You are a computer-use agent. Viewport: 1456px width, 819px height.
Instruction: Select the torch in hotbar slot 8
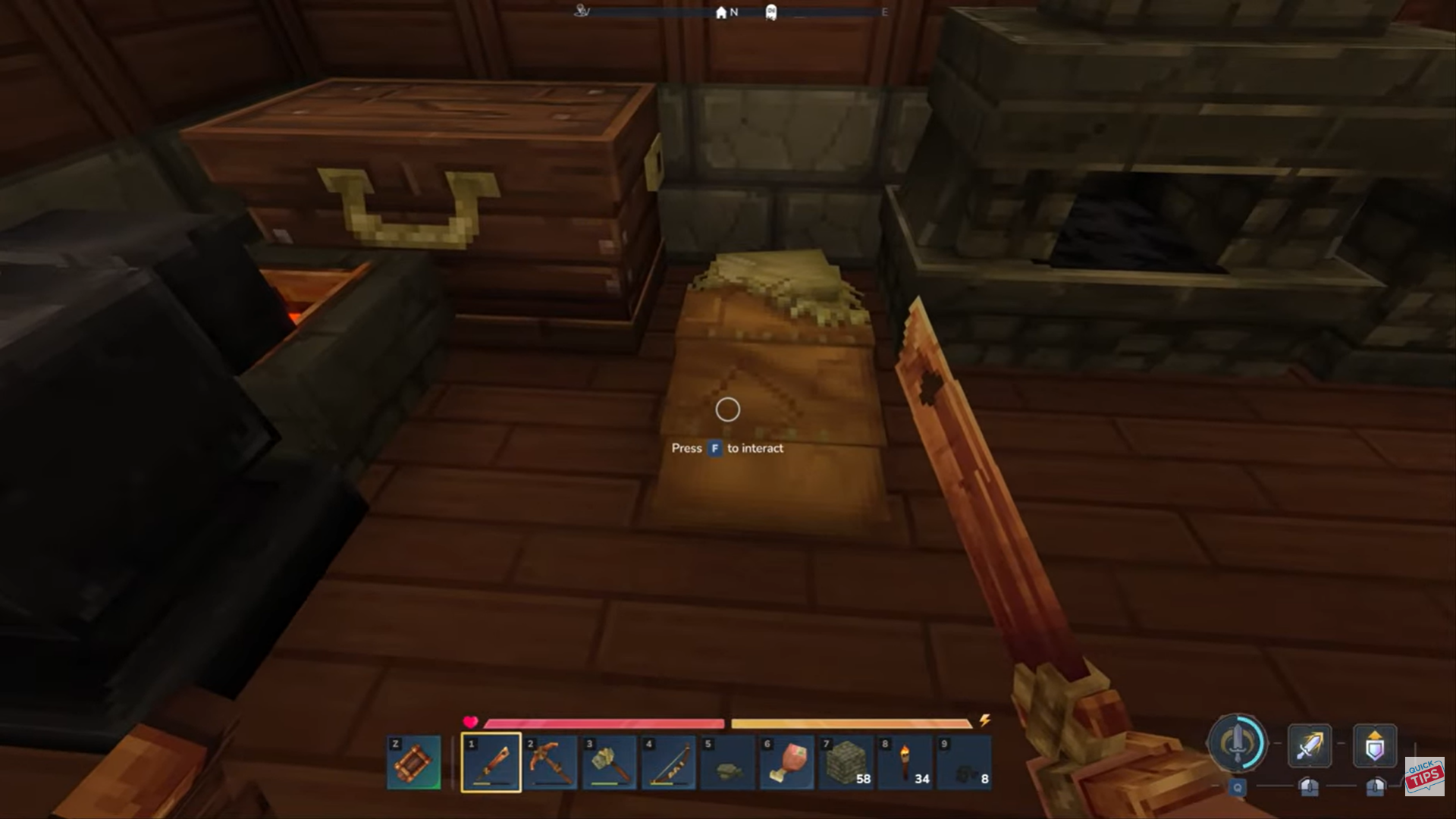(x=906, y=762)
